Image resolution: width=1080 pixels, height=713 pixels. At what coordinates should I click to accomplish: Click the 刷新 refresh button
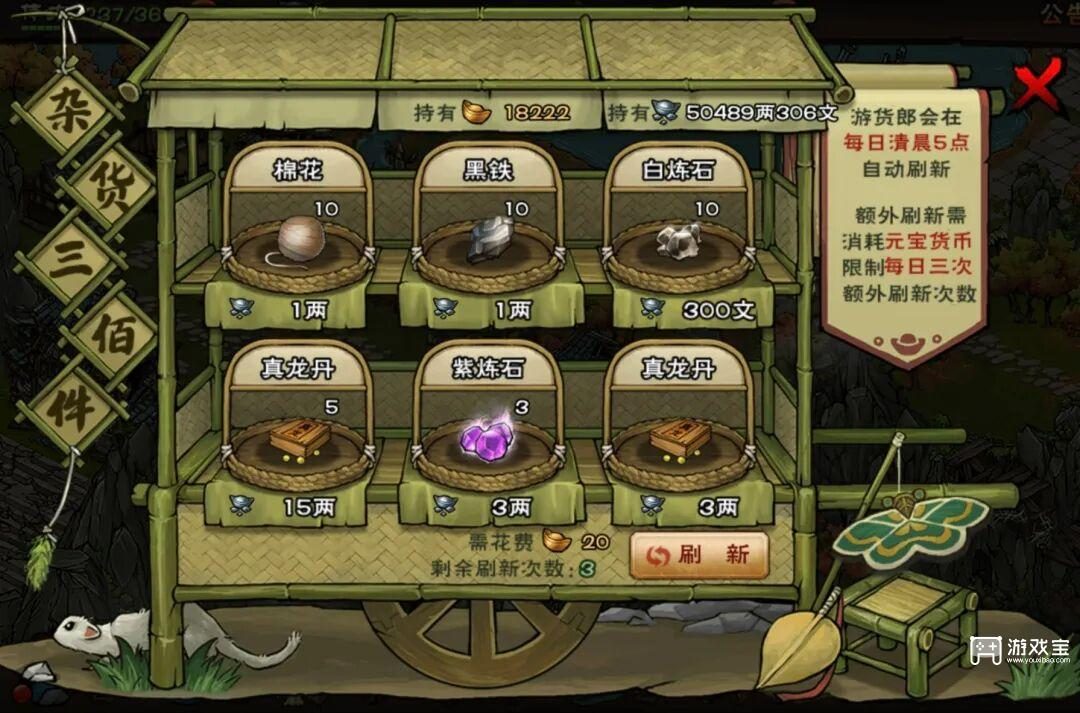tap(699, 555)
